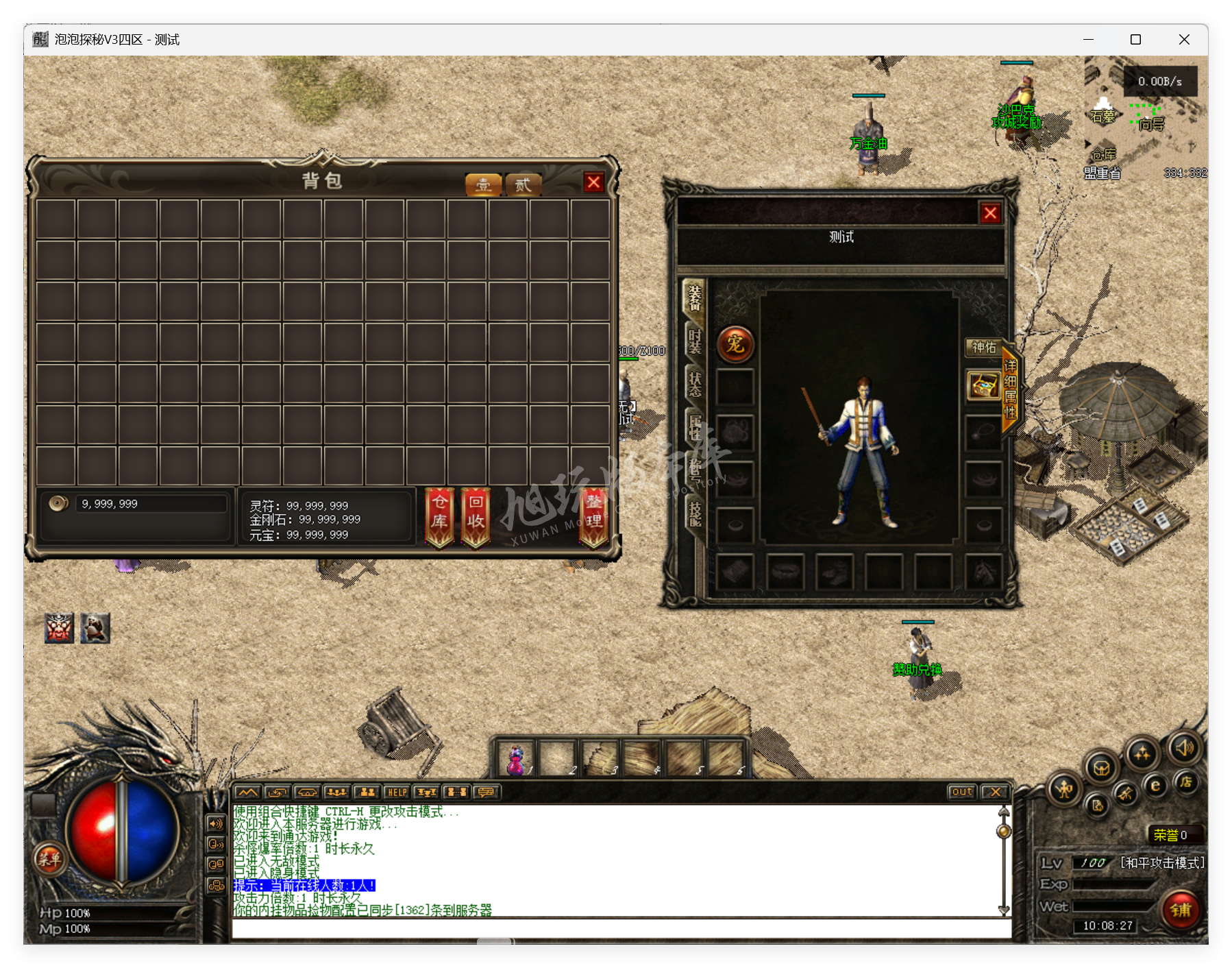Viewport: 1232px width, 968px height.
Task: Select the red potion in hotbar slot 1
Action: (x=516, y=759)
